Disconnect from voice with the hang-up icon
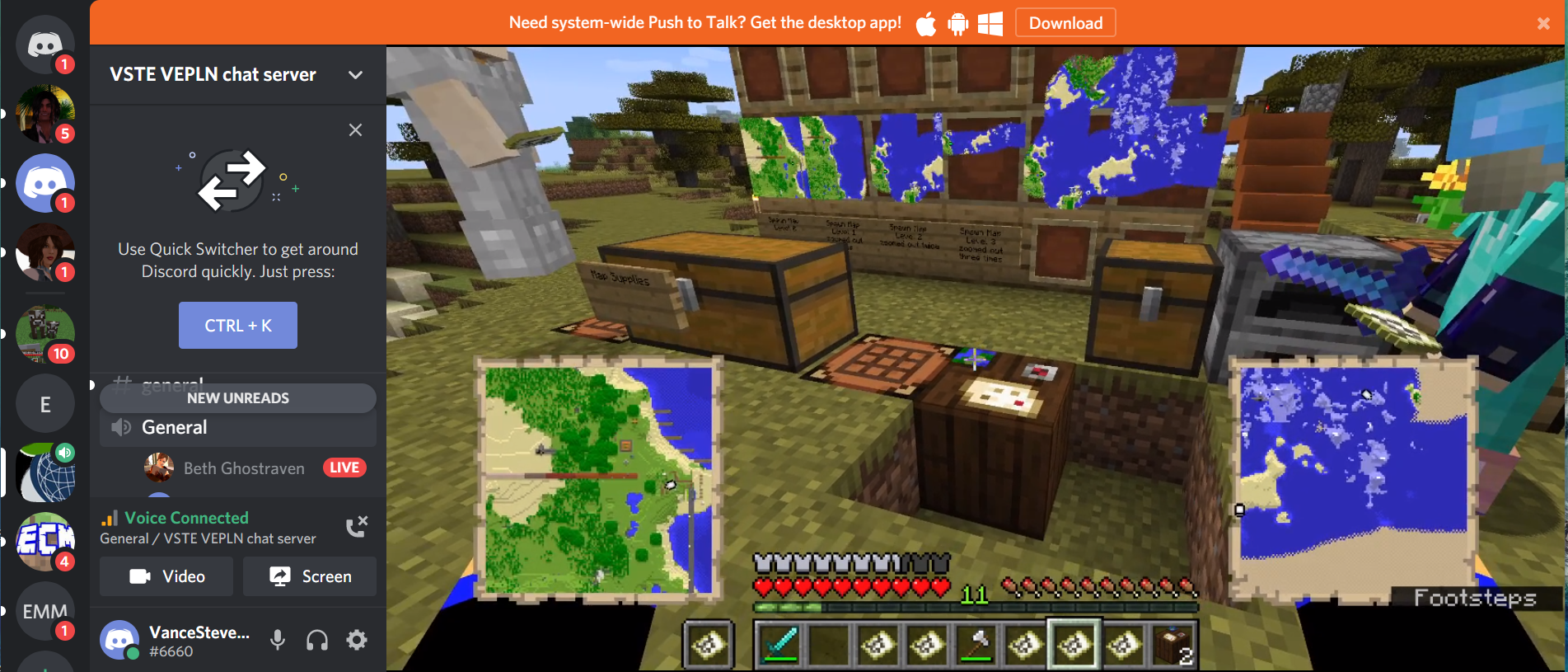The width and height of the screenshot is (1568, 672). pos(356,526)
